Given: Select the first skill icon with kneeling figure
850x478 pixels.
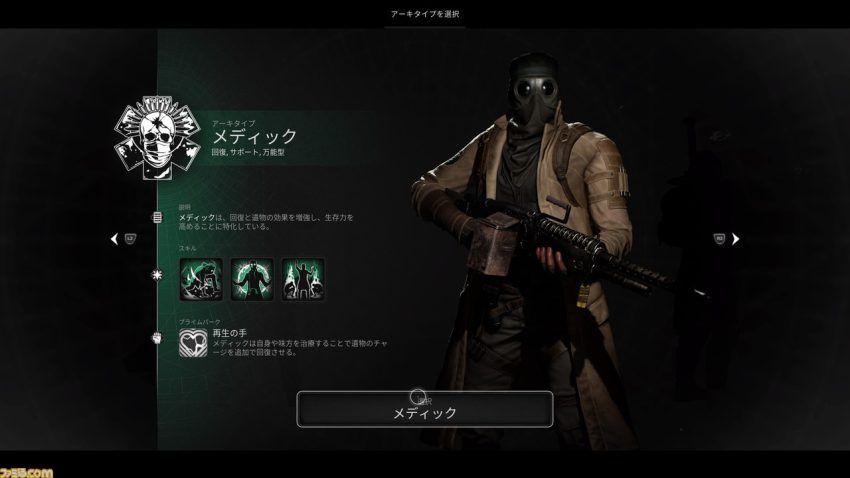Looking at the screenshot, I should [200, 278].
